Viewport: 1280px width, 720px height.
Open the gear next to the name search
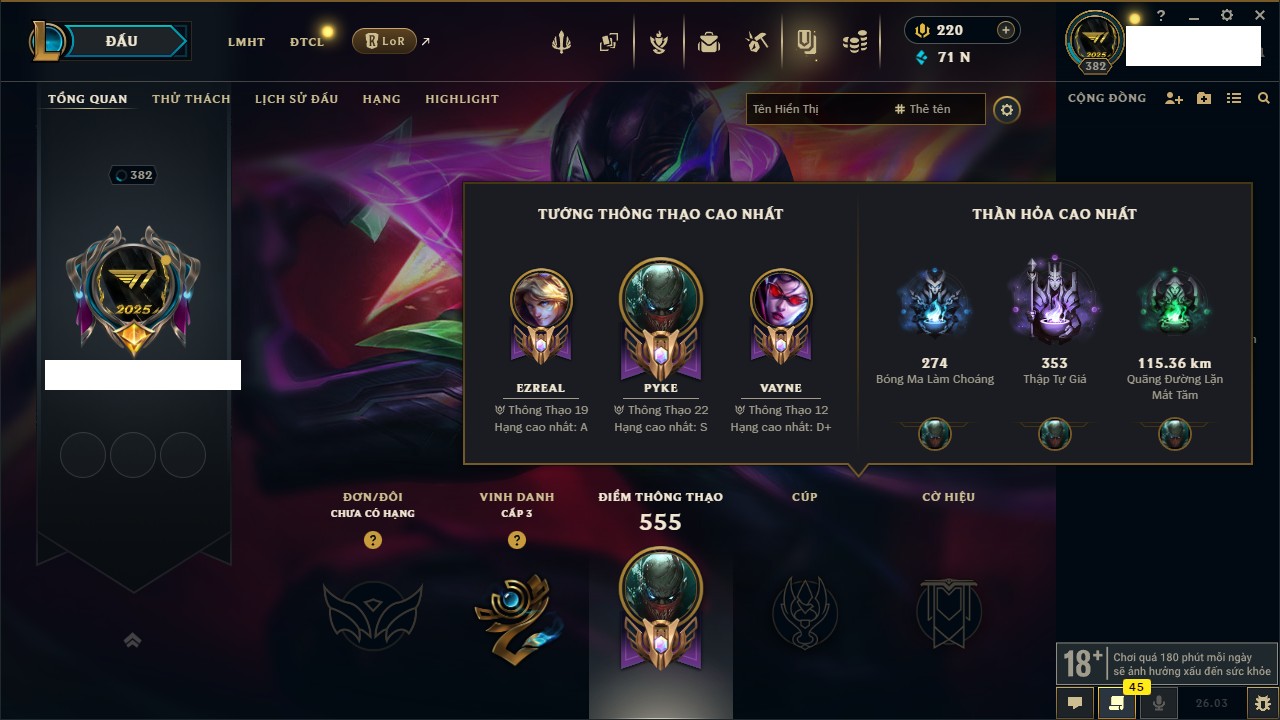1007,110
